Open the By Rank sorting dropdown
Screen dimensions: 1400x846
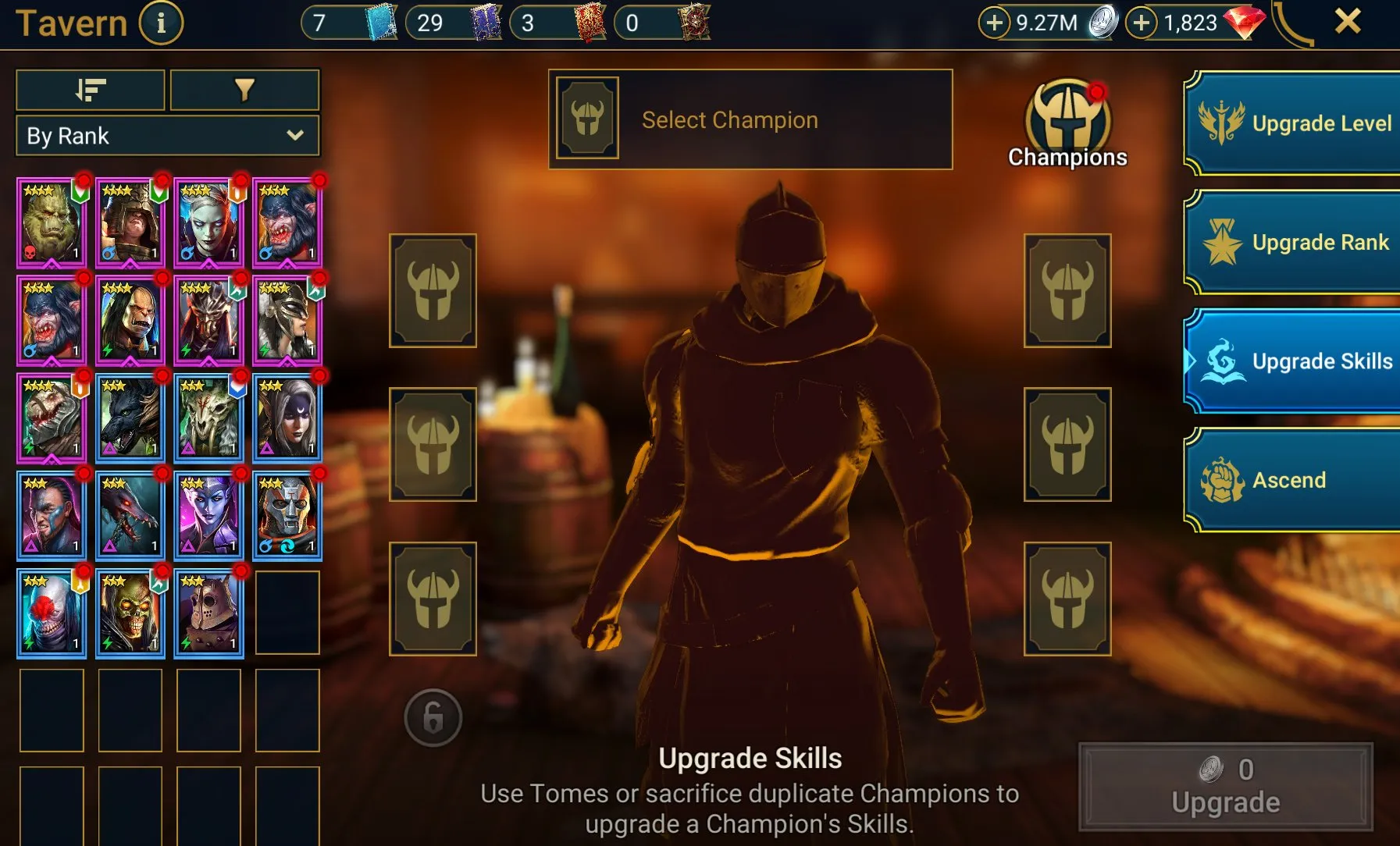(x=167, y=135)
